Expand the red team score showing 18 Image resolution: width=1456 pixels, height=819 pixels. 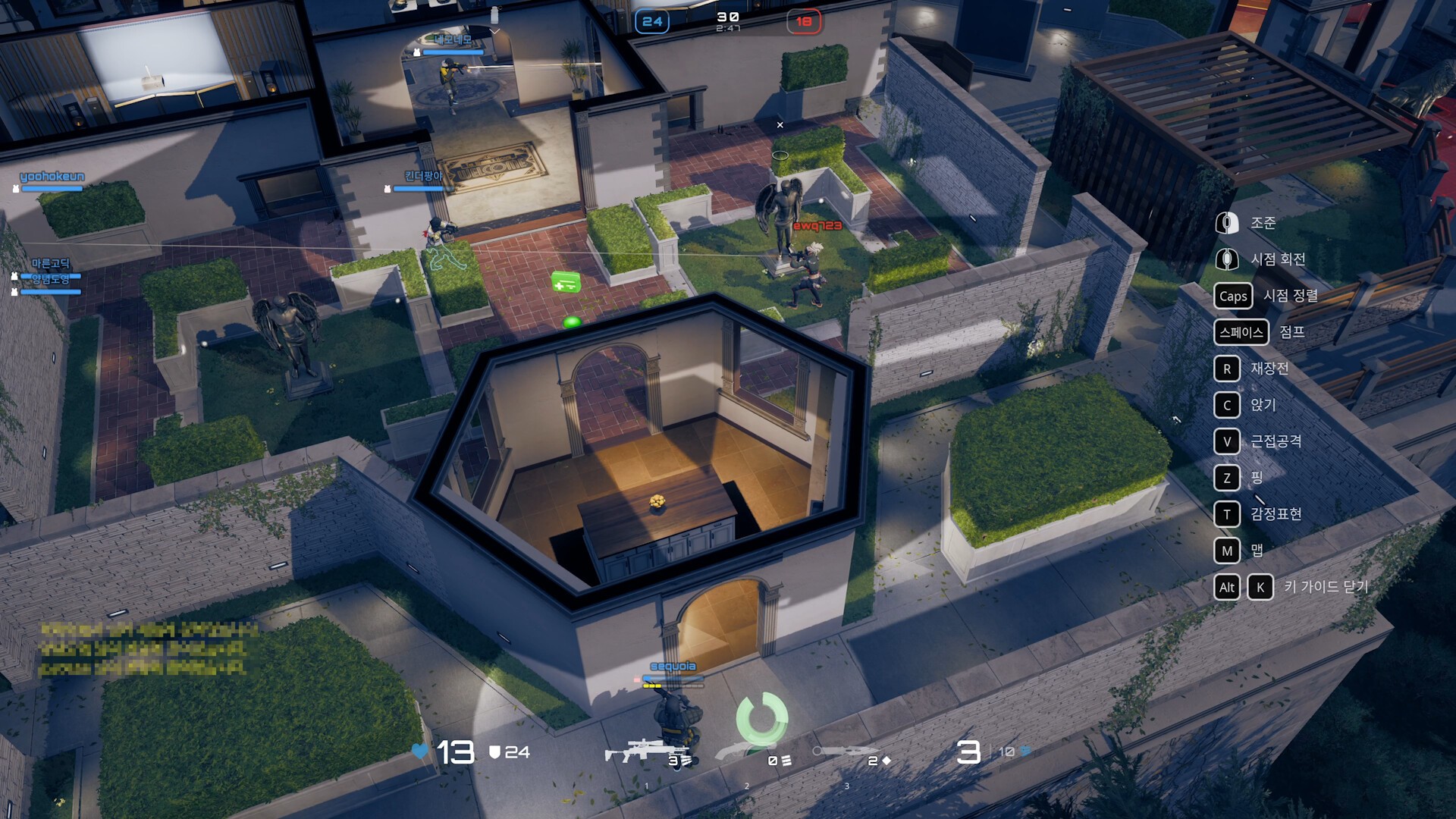coord(802,21)
